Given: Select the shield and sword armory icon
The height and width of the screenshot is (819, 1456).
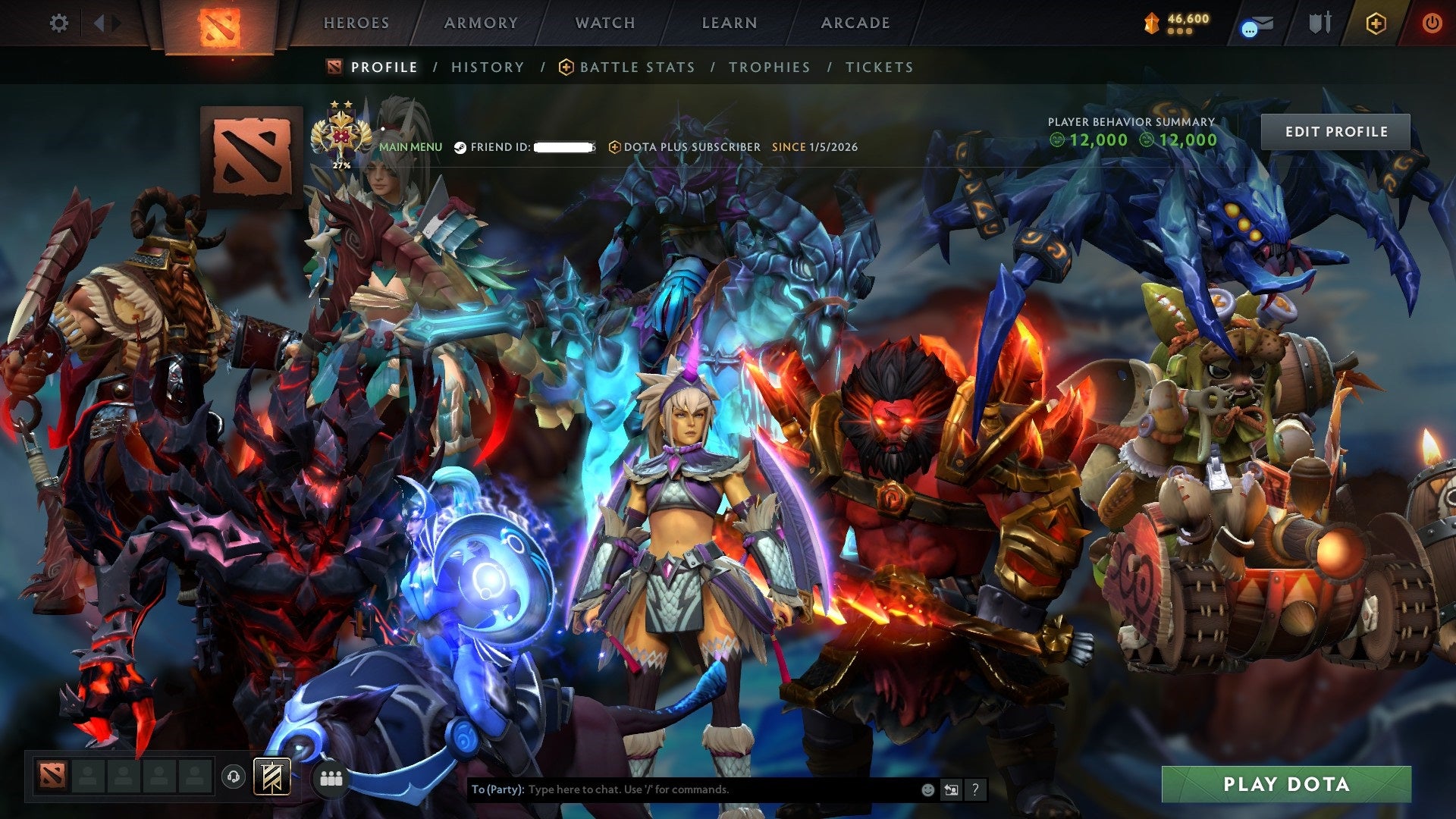Looking at the screenshot, I should [1319, 23].
